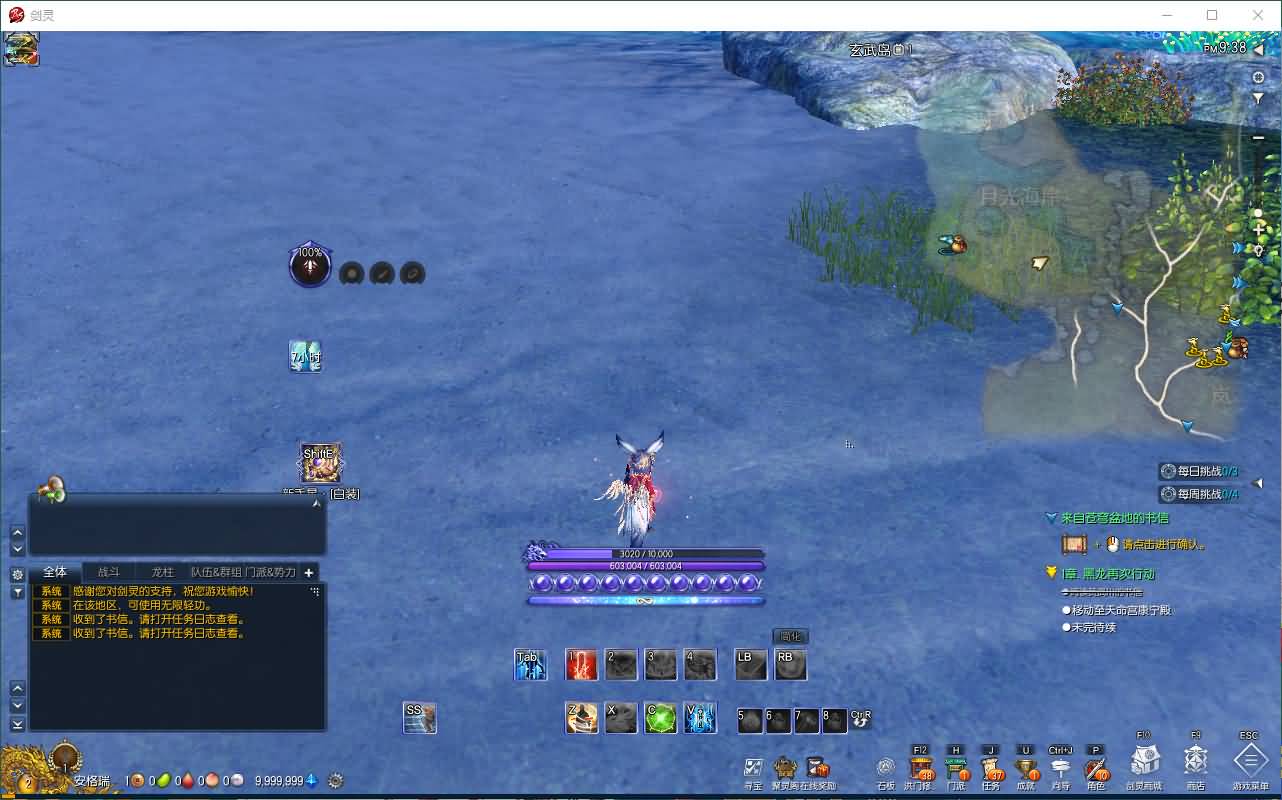Open chat settings gear beside chat tabs
Screen dimensions: 1282x800
click(17, 574)
